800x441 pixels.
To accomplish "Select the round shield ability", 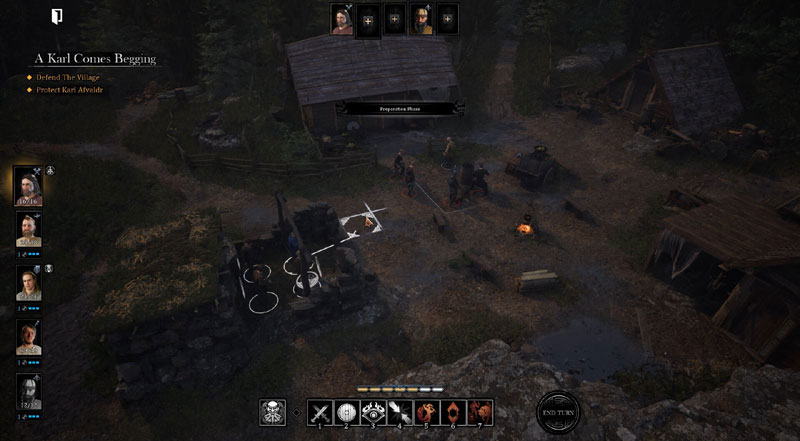I will pos(346,411).
